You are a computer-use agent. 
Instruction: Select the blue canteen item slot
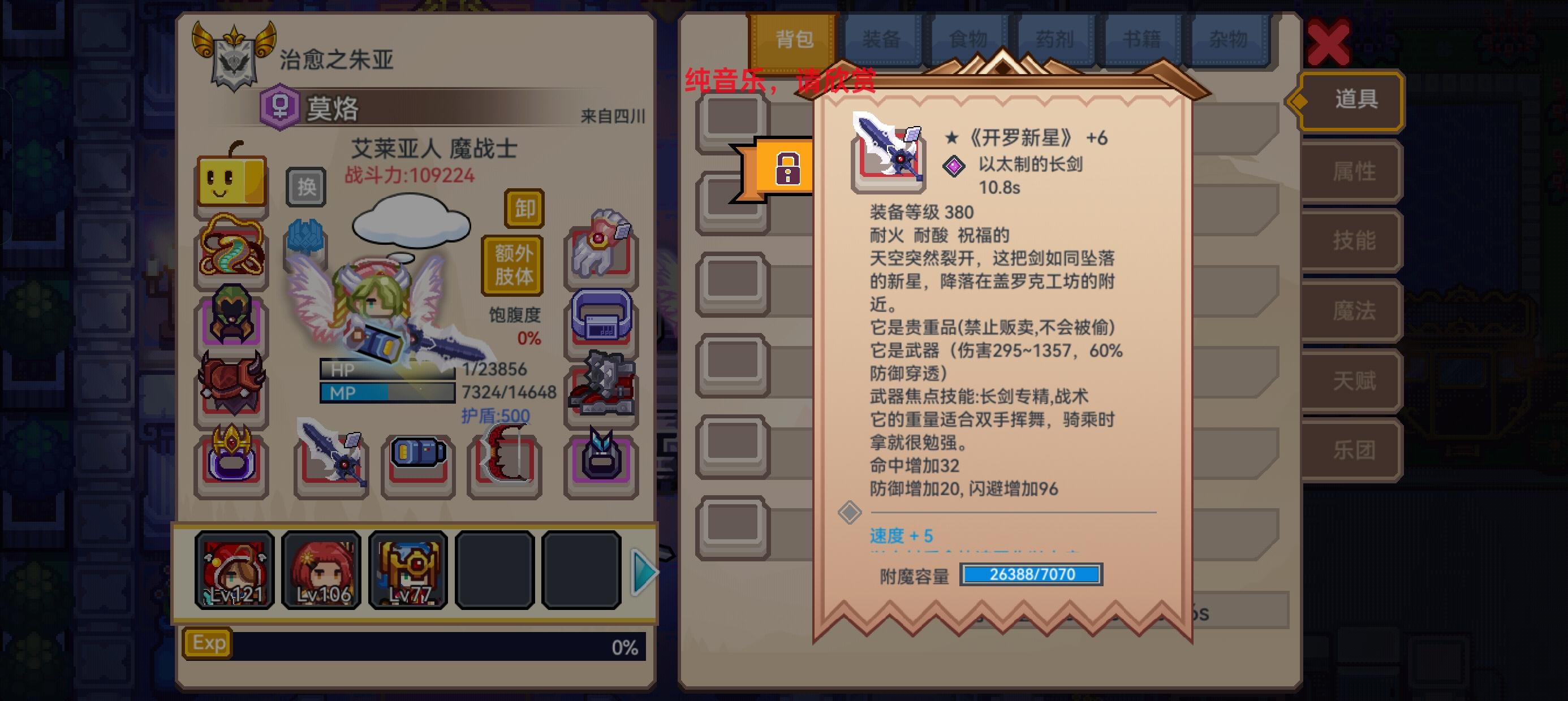click(x=417, y=462)
